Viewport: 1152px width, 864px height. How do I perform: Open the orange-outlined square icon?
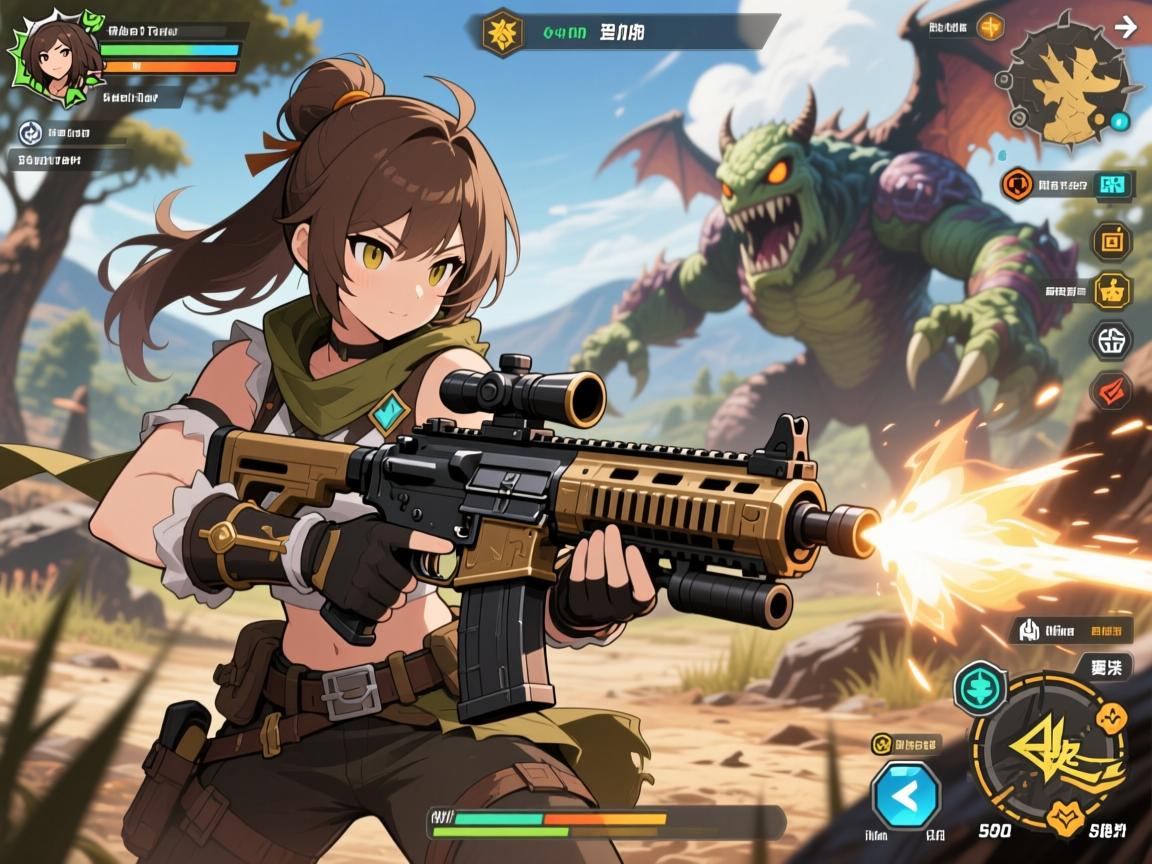tap(1110, 240)
